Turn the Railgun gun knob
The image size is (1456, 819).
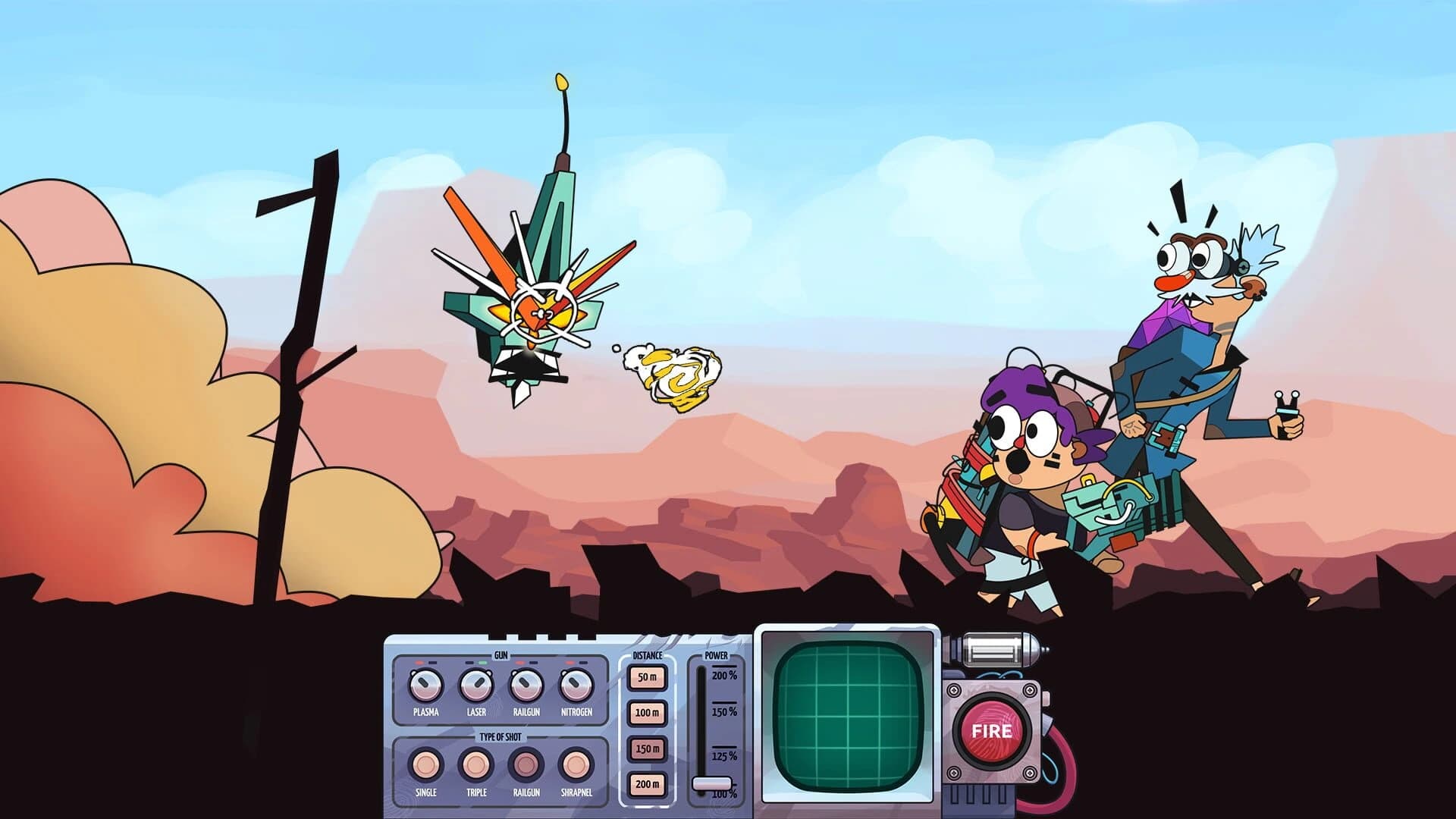pyautogui.click(x=526, y=686)
